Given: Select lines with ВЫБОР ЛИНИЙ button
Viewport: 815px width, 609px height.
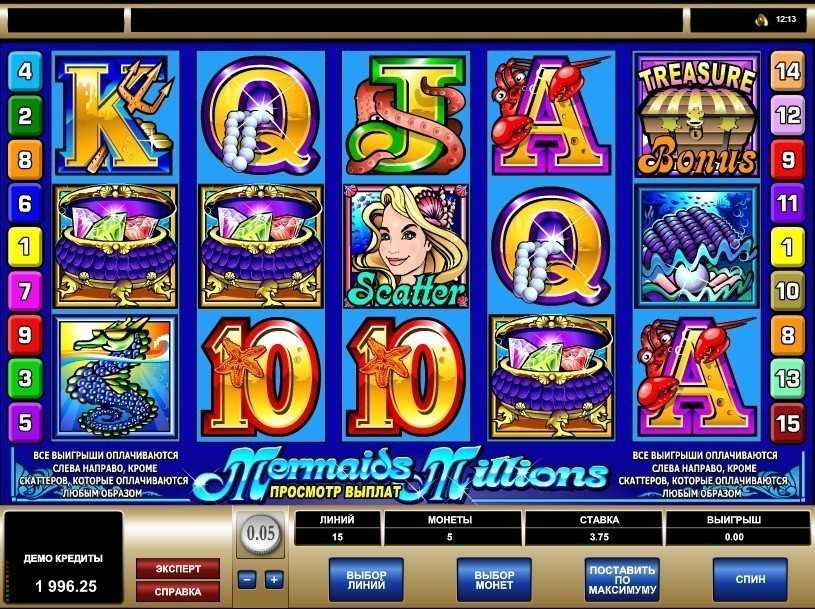Looking at the screenshot, I should point(366,579).
